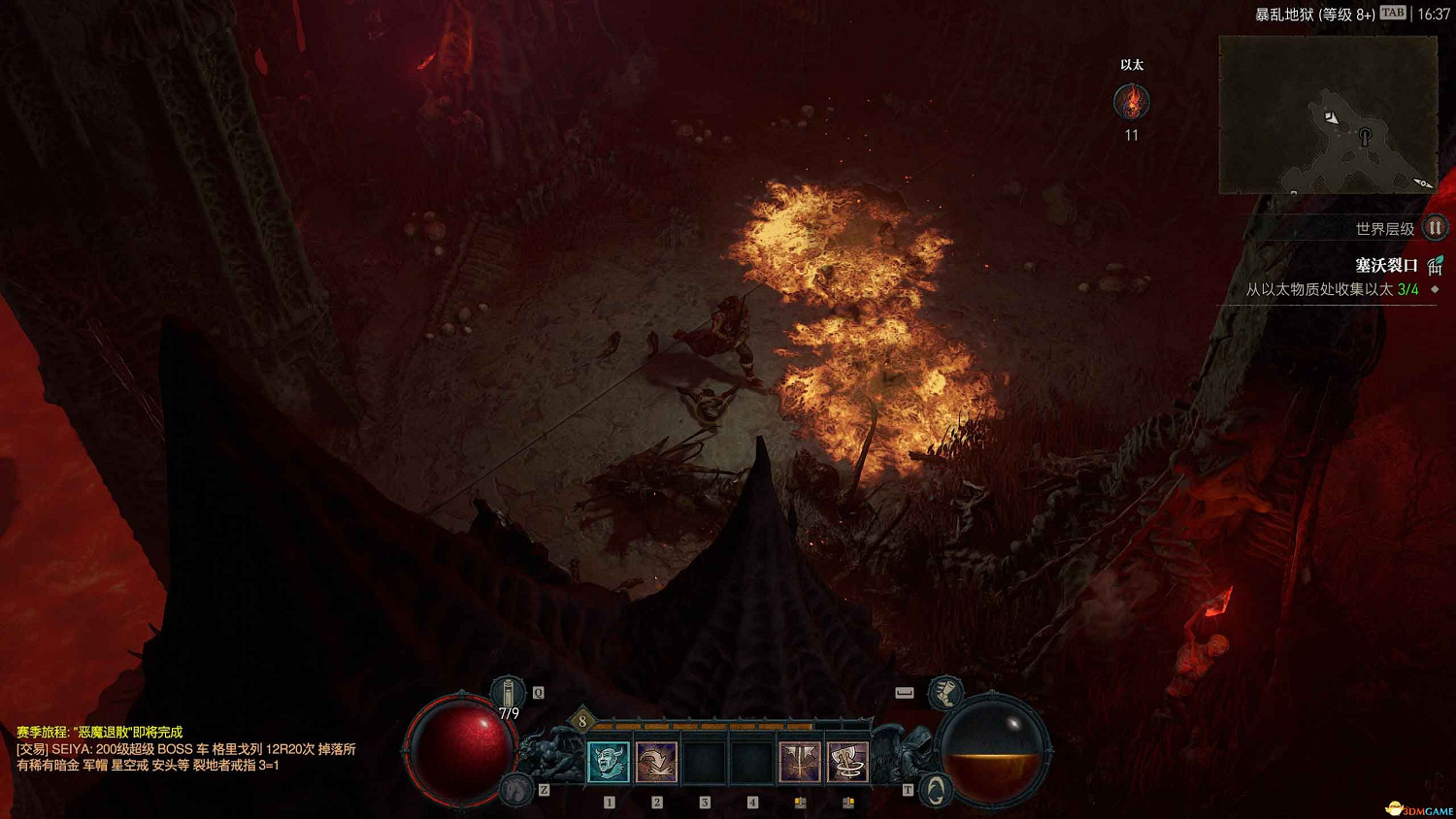Activate the horned-face shout skill
The width and height of the screenshot is (1456, 819).
point(609,762)
